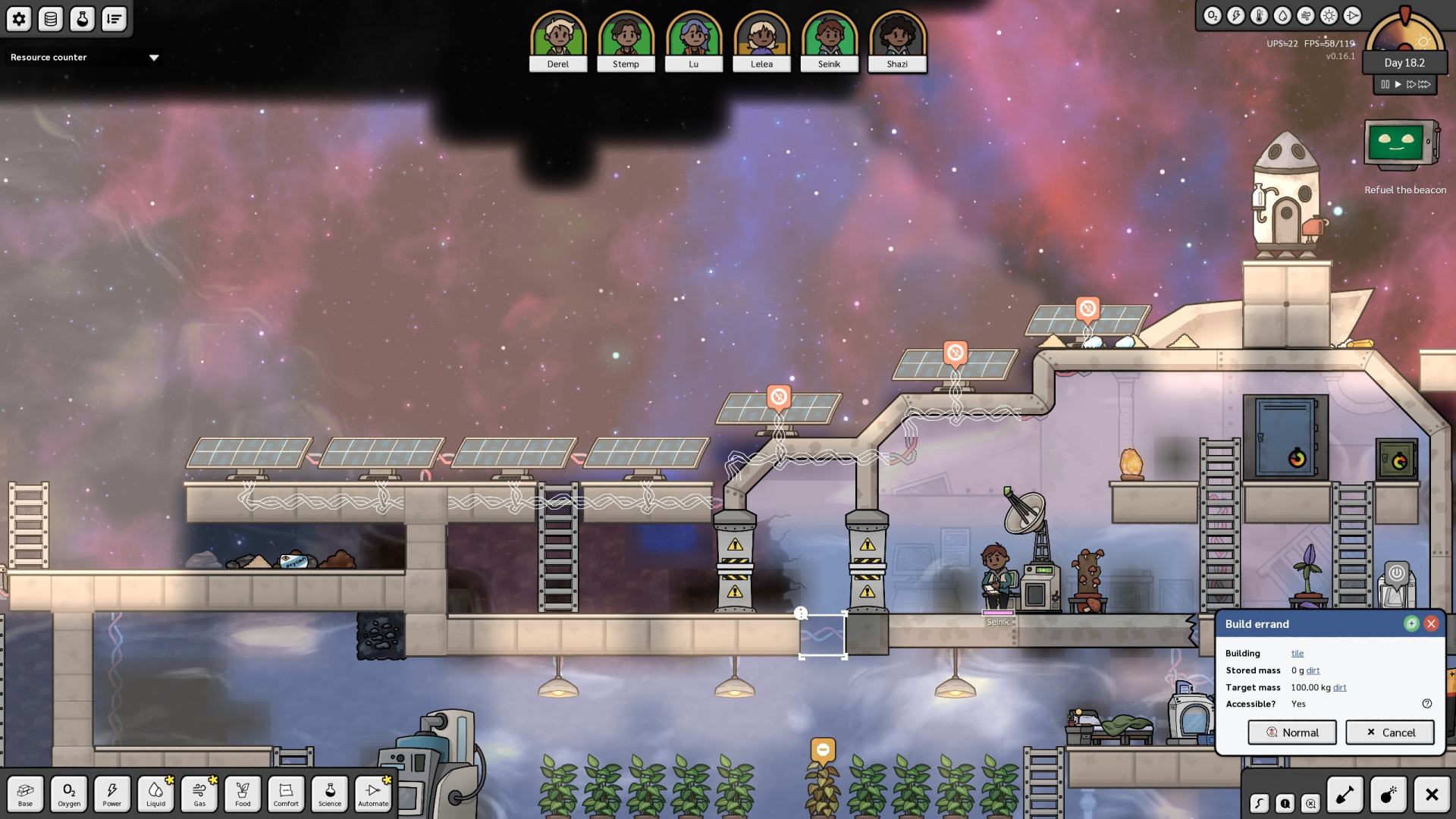Follow the tile building link
Viewport: 1456px width, 819px height.
click(1298, 653)
